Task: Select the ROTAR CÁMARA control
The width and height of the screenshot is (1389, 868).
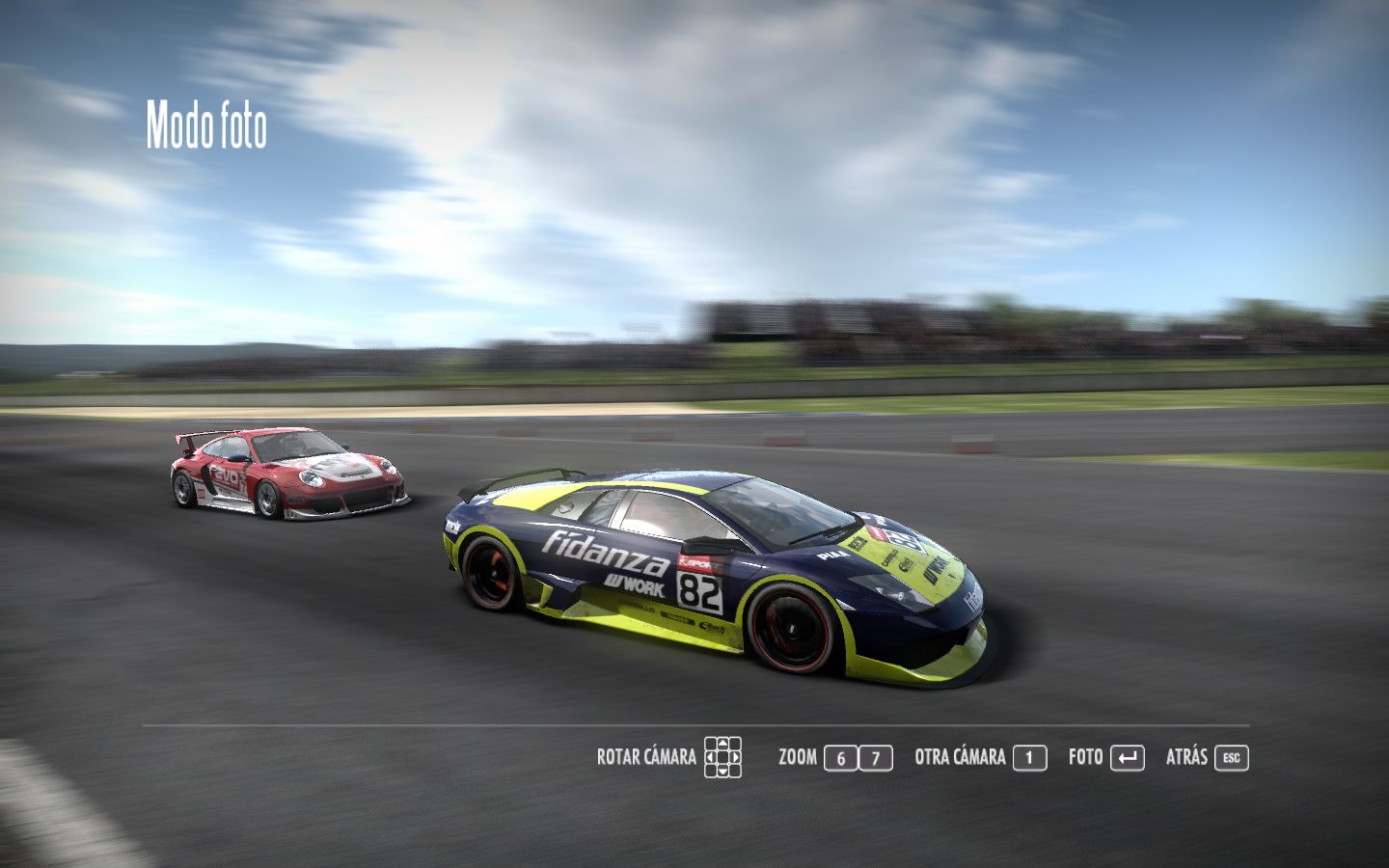Action: coord(668,757)
